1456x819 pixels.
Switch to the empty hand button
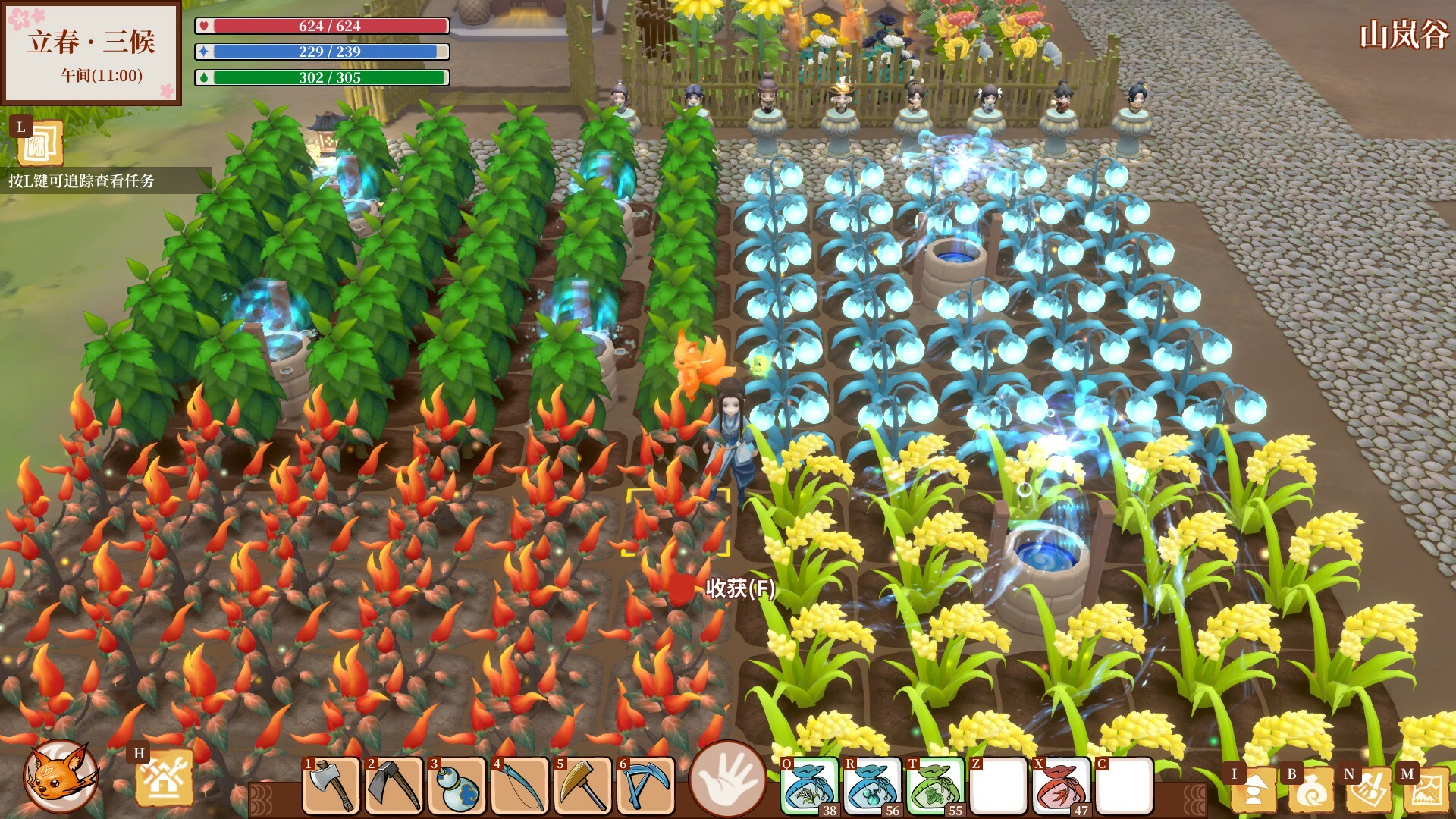tap(727, 779)
